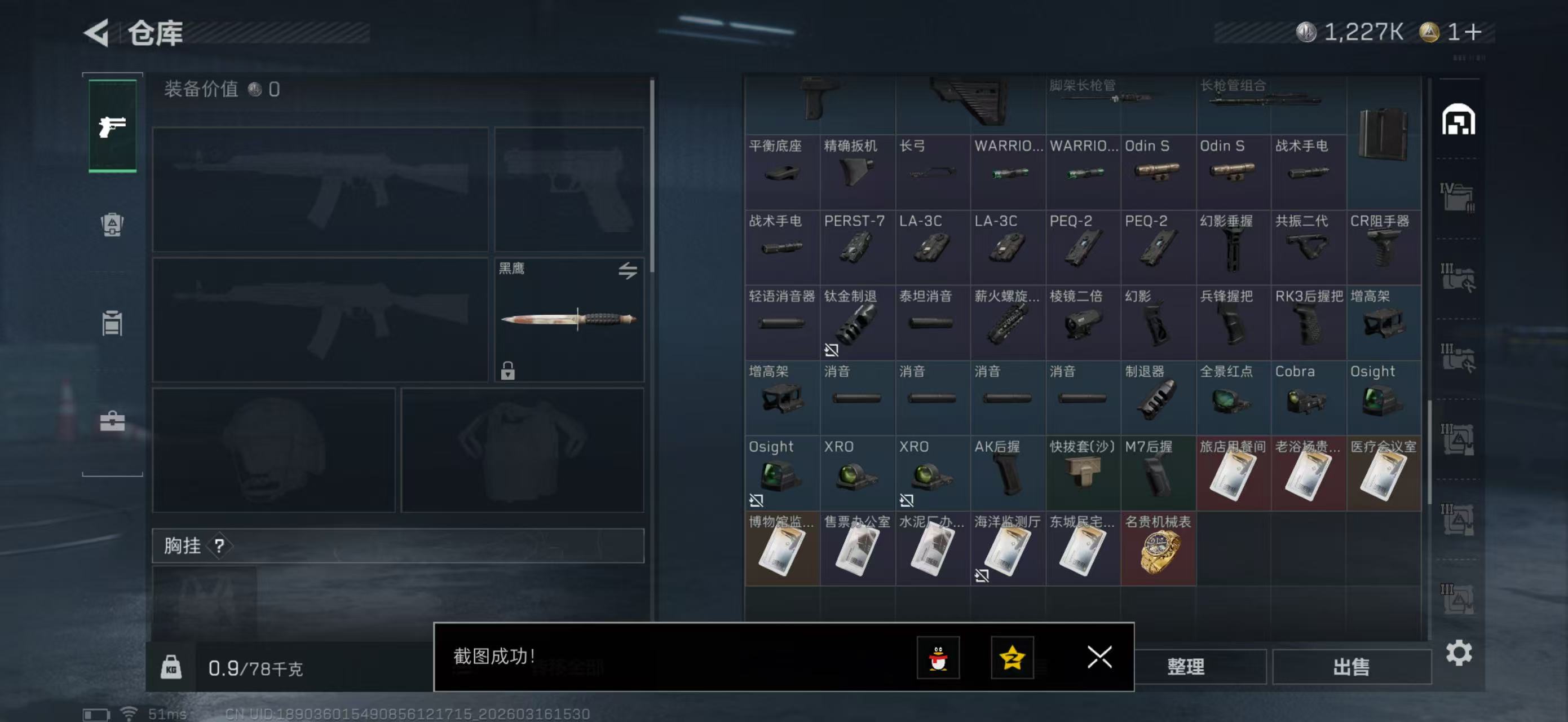
Task: Open the 海洋监测厅 keycard item
Action: pos(1008,548)
